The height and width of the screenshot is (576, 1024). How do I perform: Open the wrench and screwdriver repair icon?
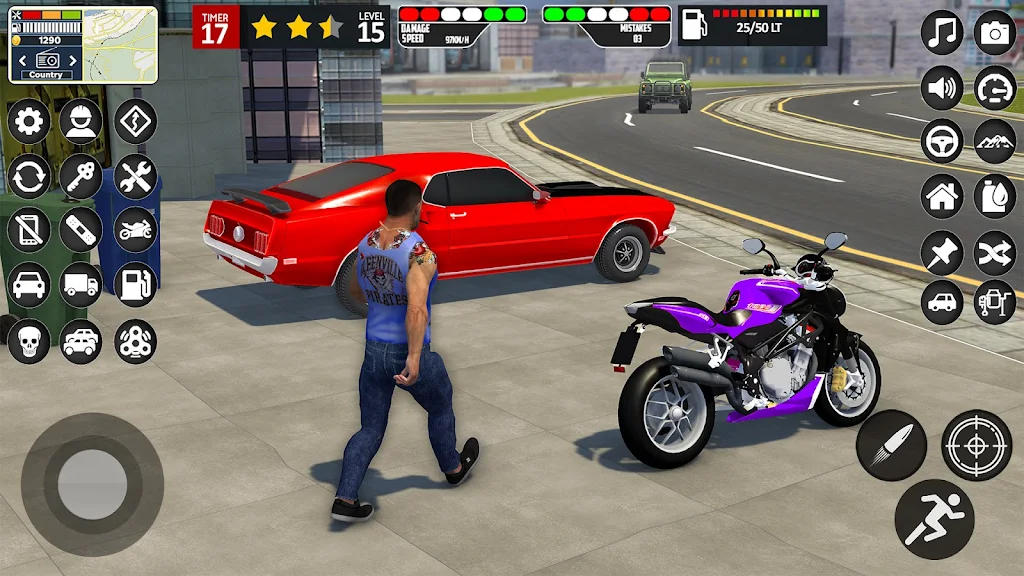pos(135,177)
